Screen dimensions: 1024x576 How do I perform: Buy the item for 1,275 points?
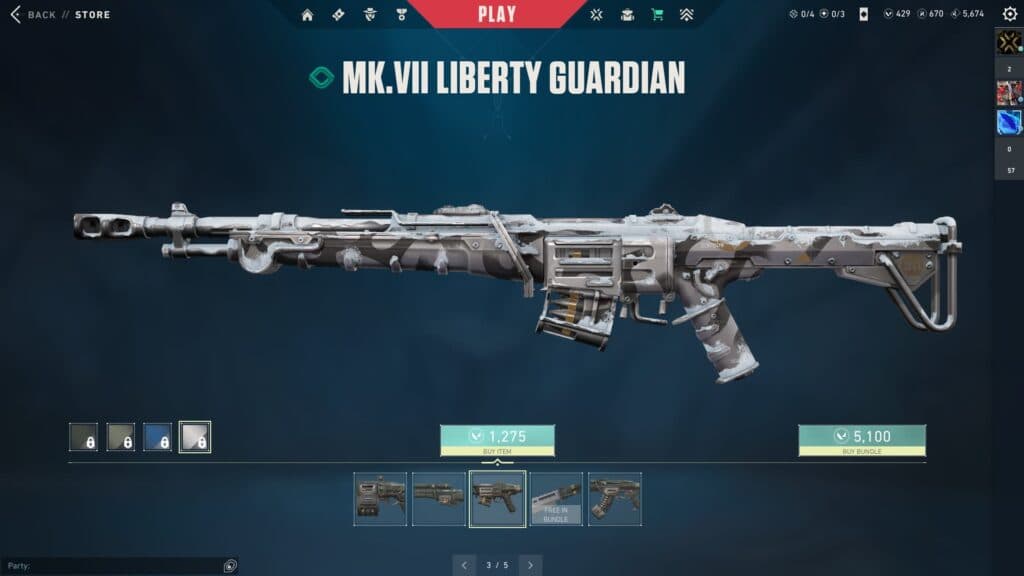point(497,440)
